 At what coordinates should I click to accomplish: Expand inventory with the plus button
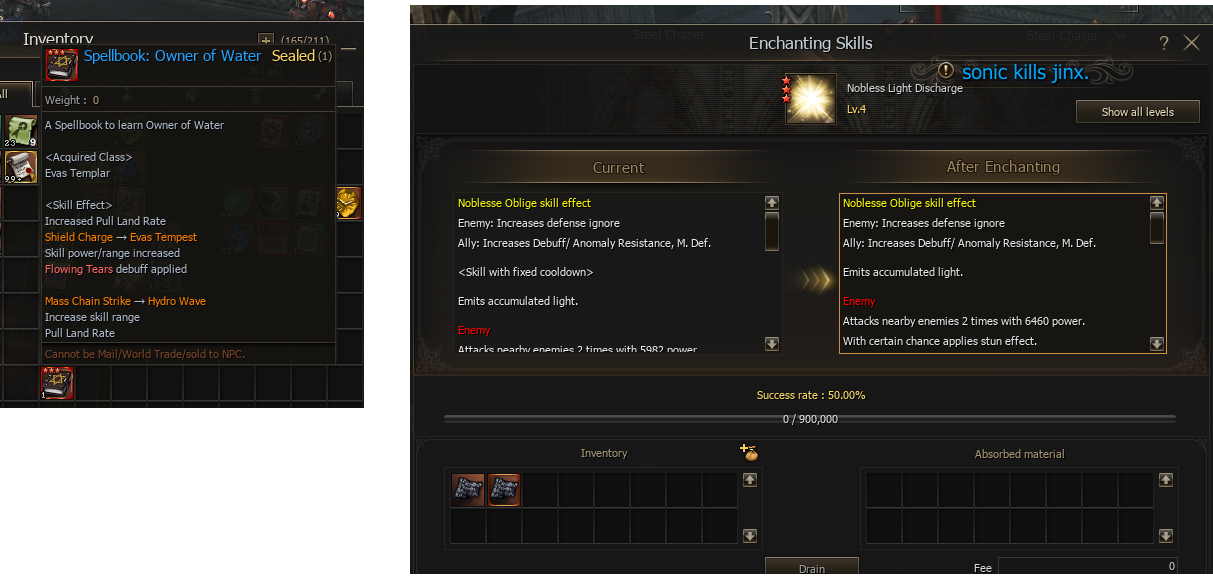coord(265,40)
